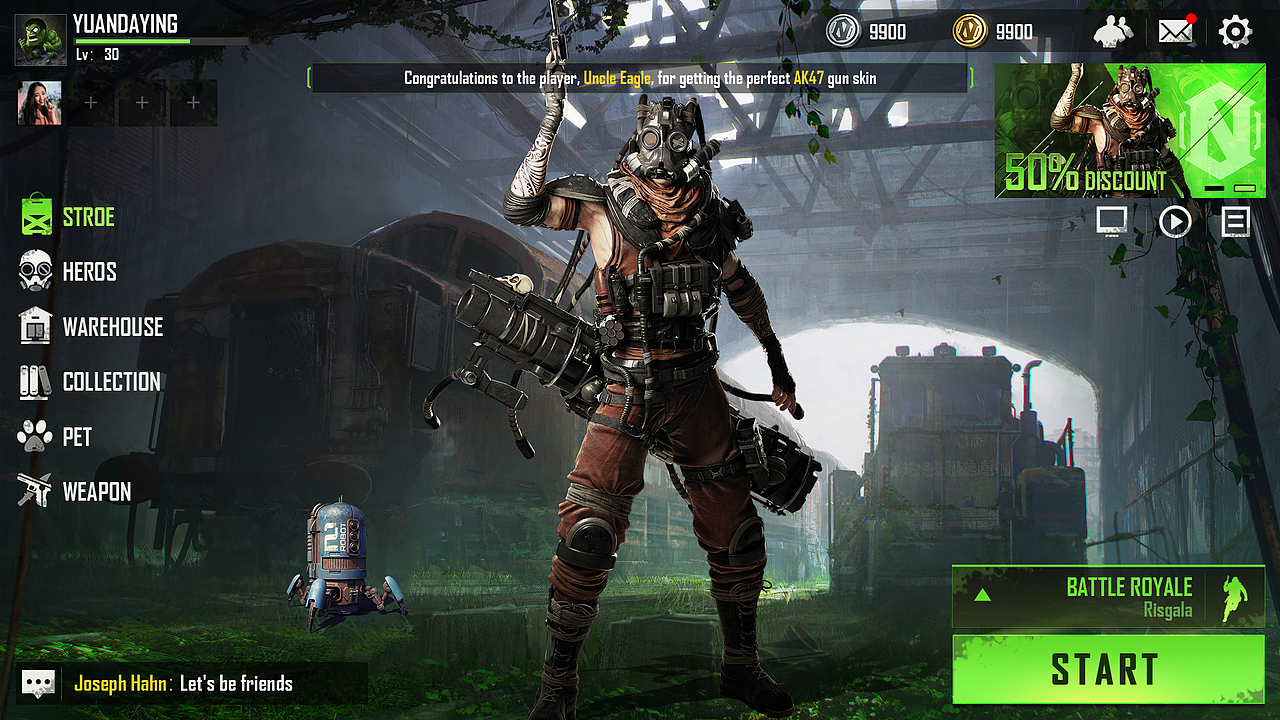Open the mail envelope inbox

click(x=1176, y=32)
